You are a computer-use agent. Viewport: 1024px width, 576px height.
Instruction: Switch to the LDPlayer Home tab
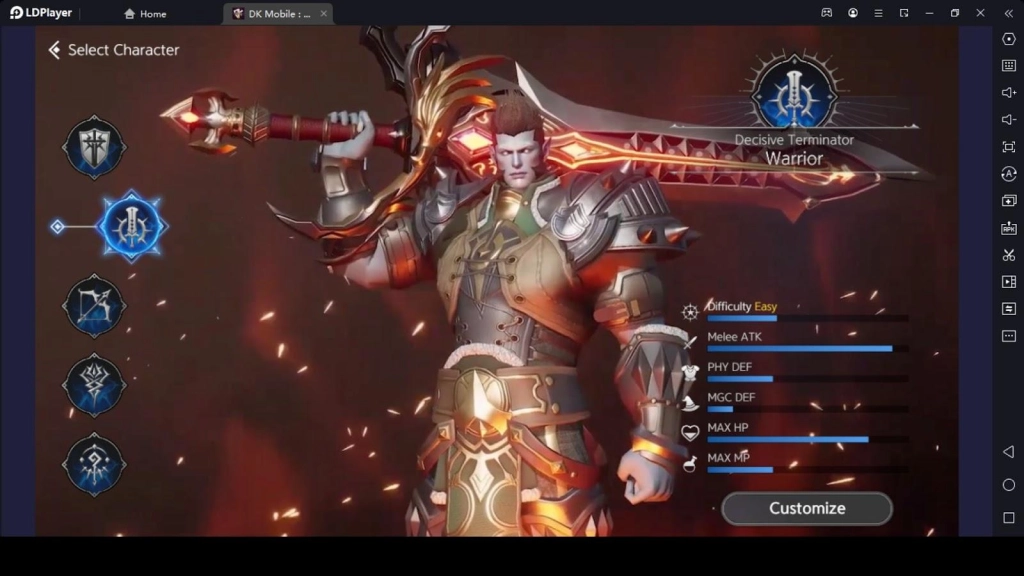pyautogui.click(x=145, y=14)
